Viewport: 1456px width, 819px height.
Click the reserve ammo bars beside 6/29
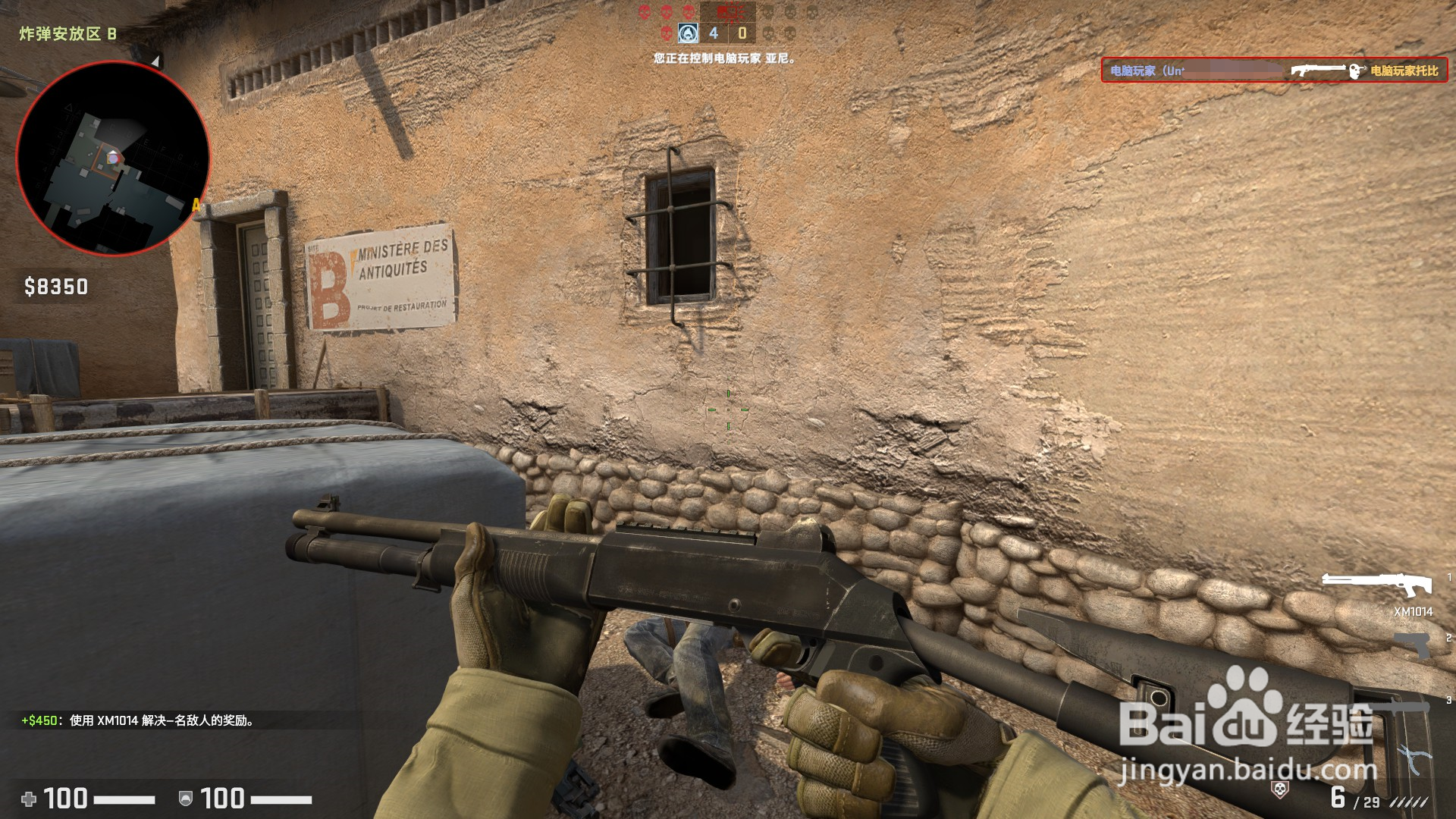(1408, 802)
